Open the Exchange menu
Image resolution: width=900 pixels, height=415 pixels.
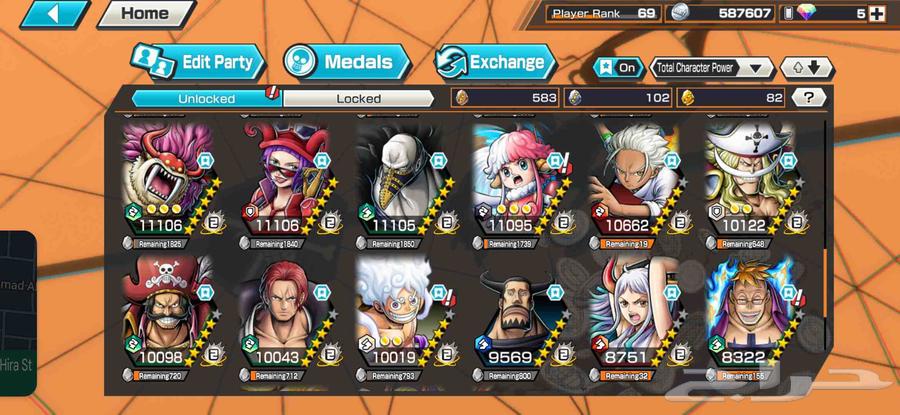[x=493, y=62]
